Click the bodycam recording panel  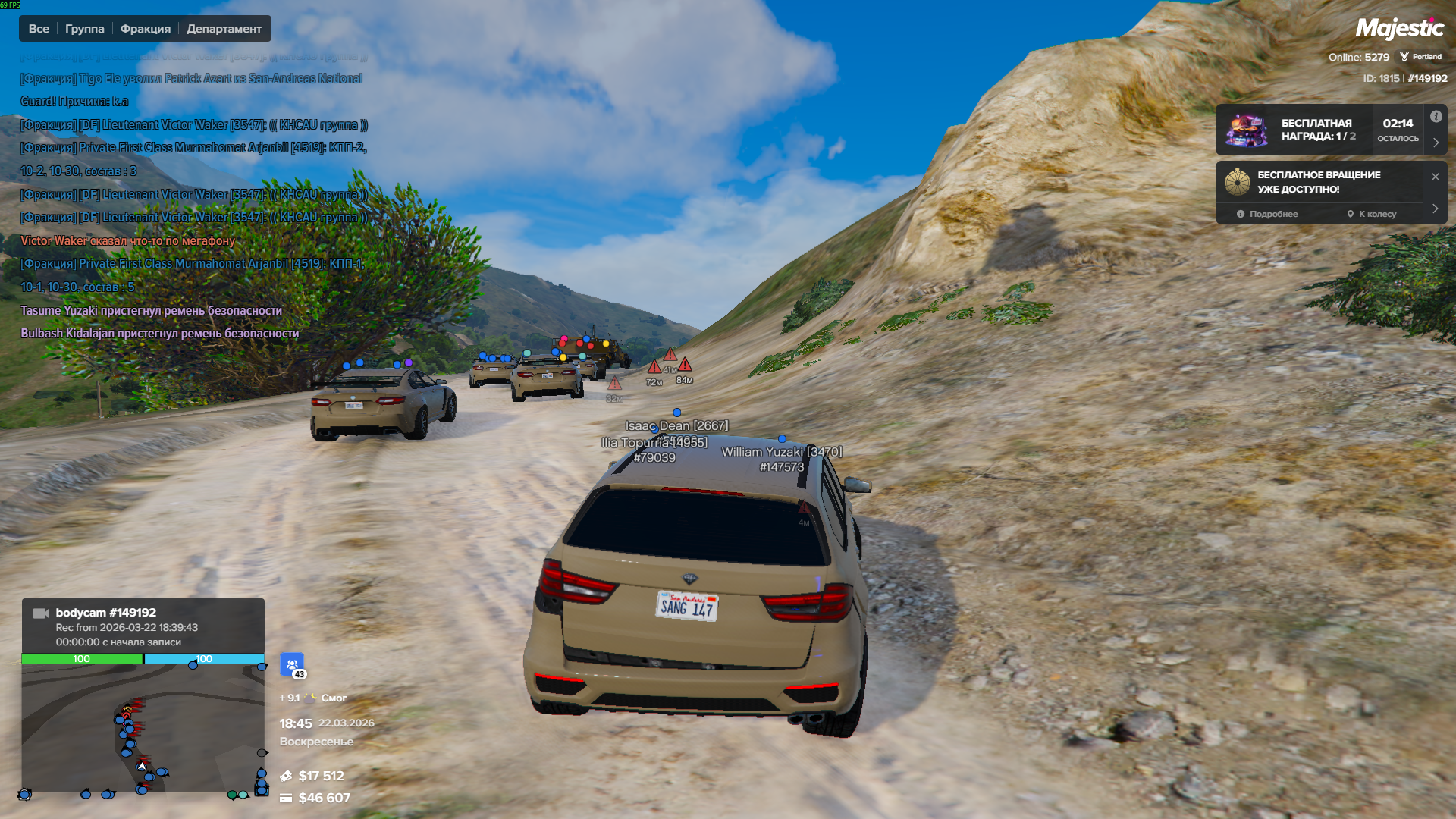coord(143,626)
